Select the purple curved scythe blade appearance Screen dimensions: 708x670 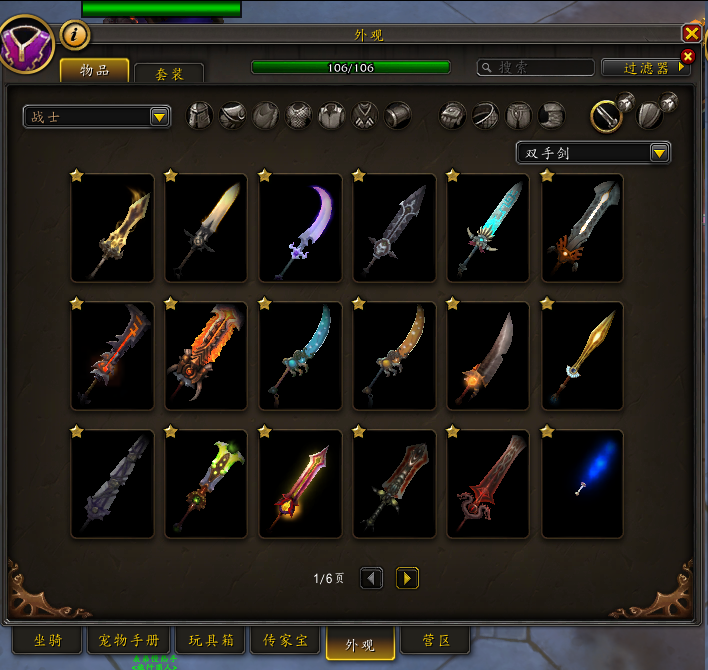coord(301,230)
